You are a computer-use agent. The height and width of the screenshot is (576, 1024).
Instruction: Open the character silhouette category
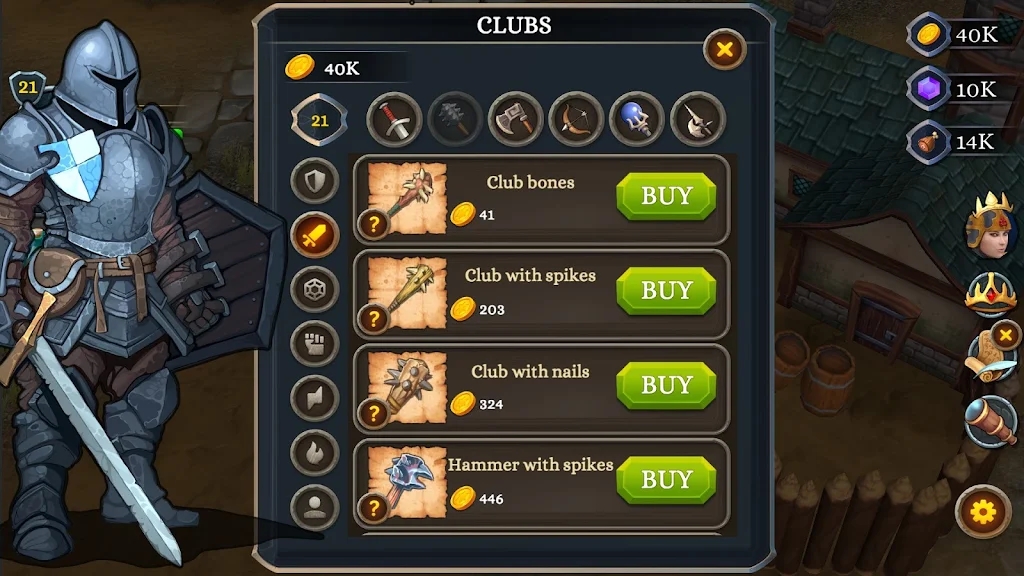pos(315,506)
